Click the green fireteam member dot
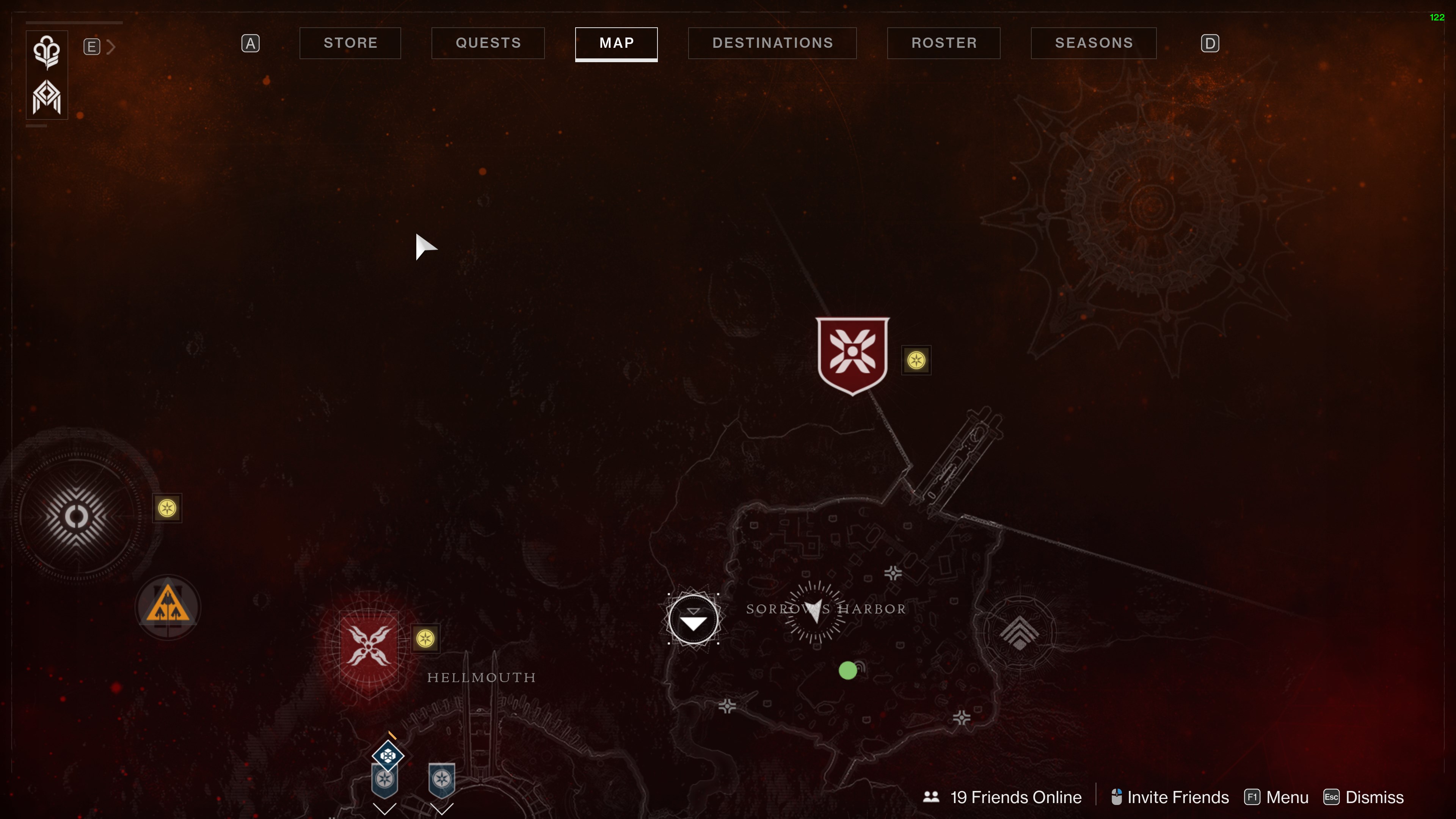 click(847, 670)
